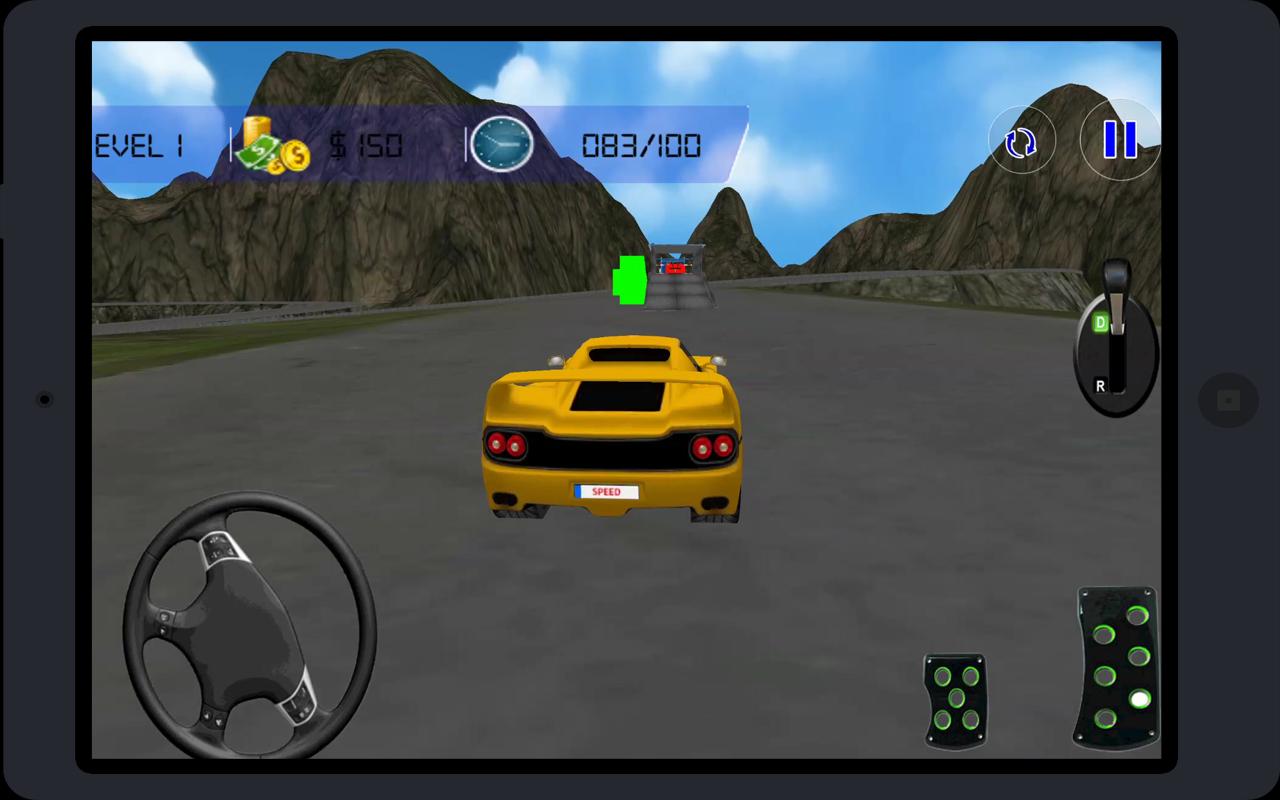
Task: Shift the gear lever to R
Action: pos(1101,385)
